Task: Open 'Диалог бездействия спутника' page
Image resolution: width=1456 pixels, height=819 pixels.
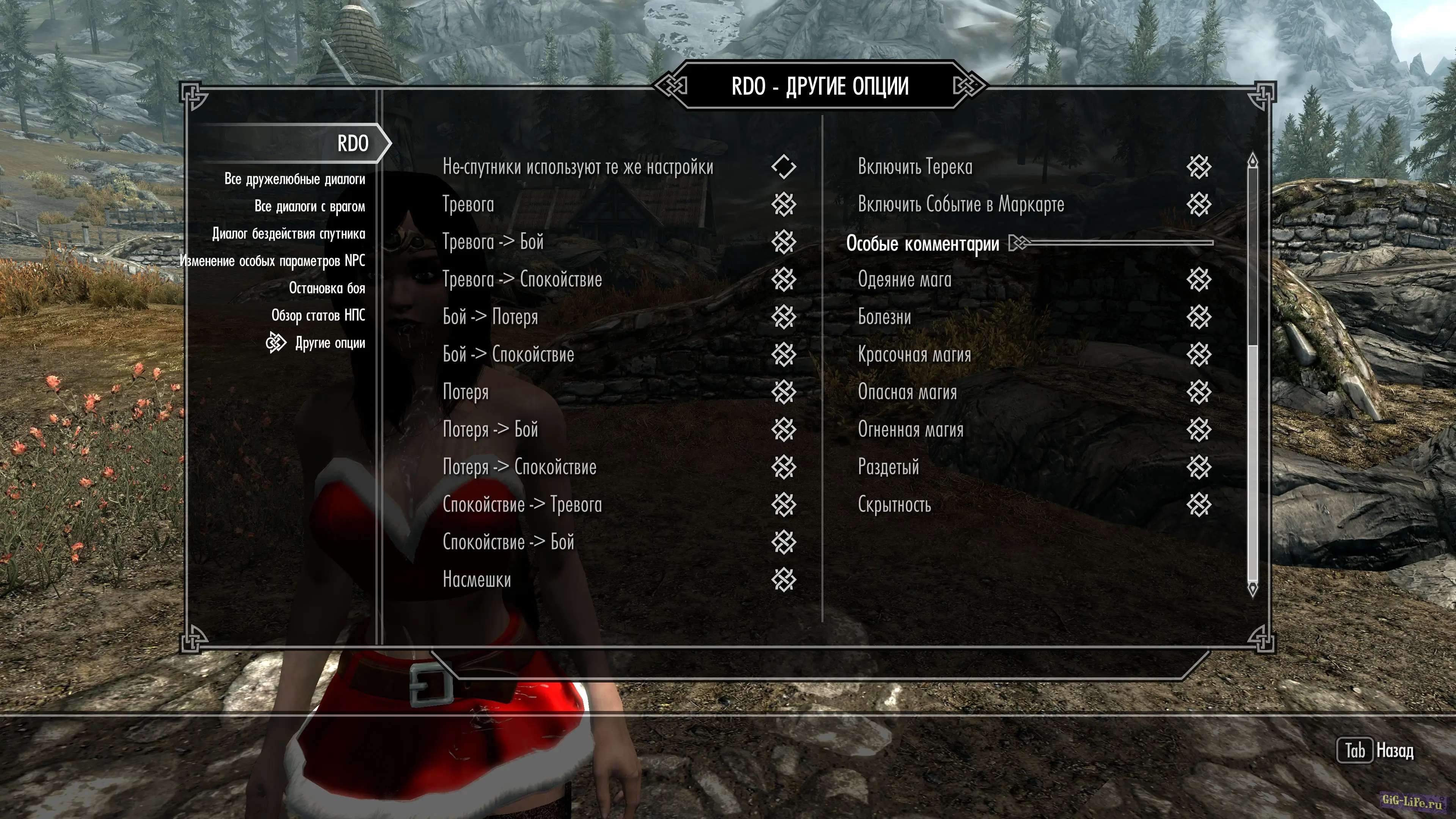Action: click(x=288, y=234)
